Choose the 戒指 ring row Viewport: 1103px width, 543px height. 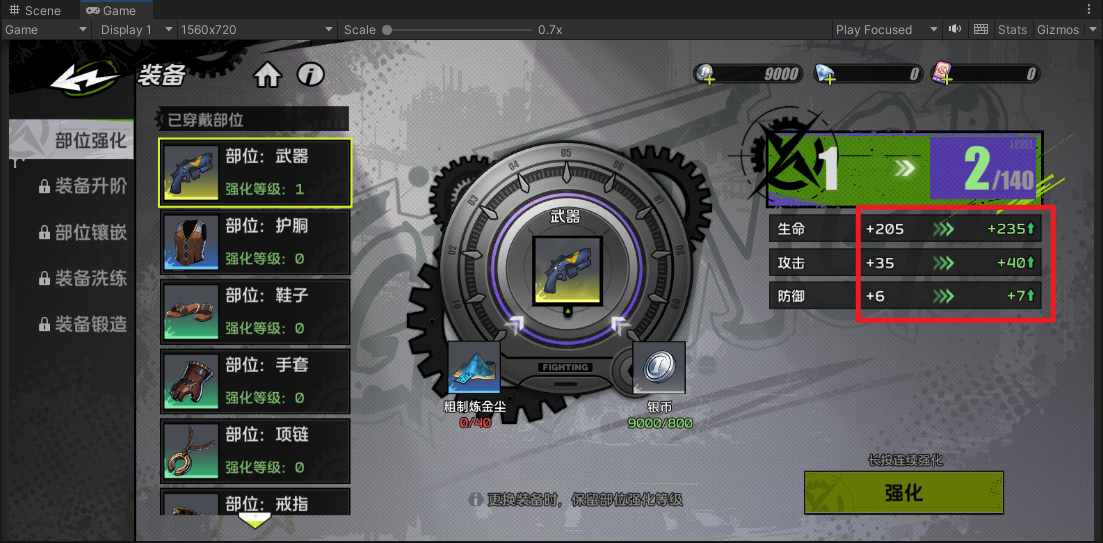(x=255, y=502)
